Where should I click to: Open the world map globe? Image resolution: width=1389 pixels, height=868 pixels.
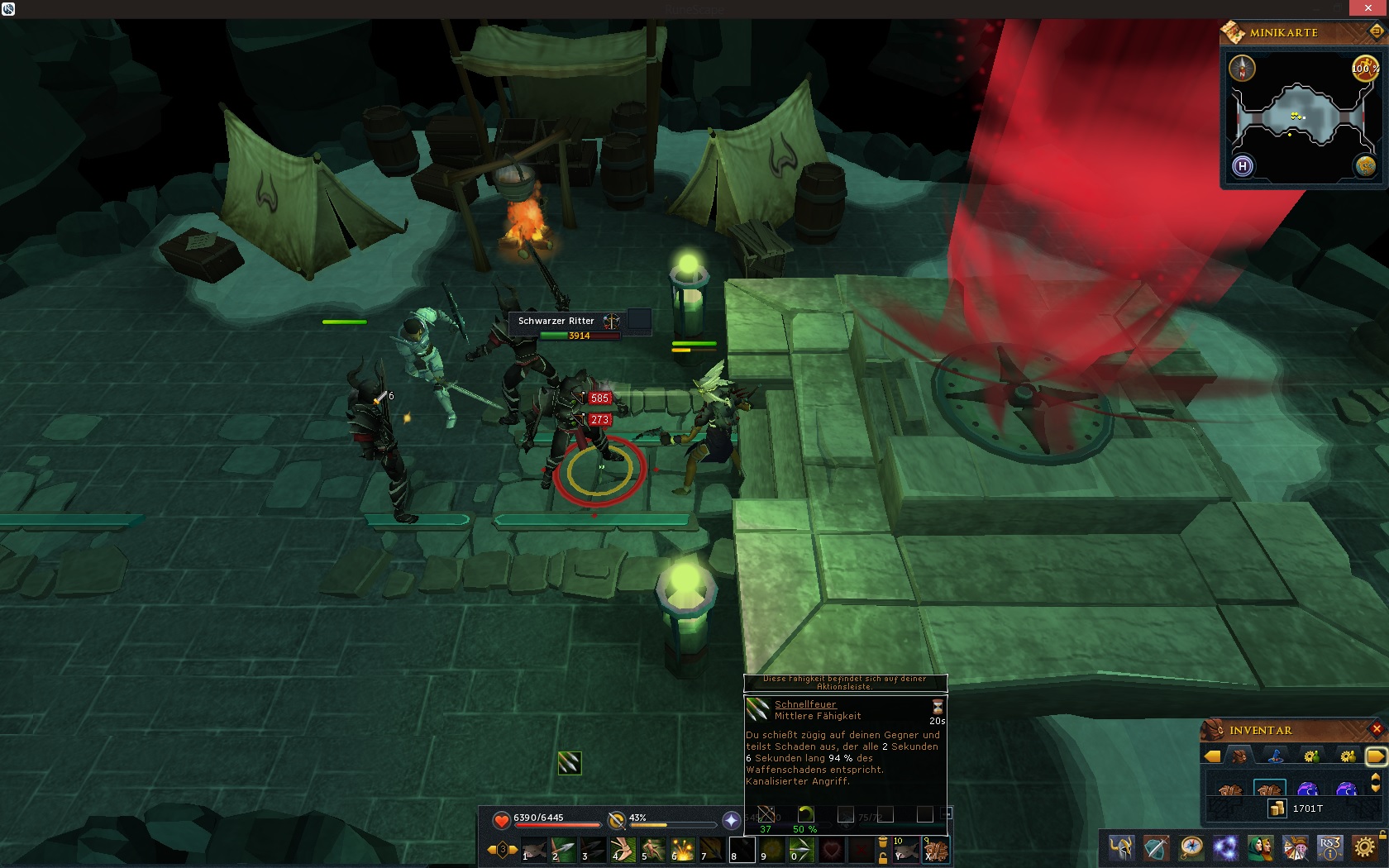pyautogui.click(x=1365, y=166)
